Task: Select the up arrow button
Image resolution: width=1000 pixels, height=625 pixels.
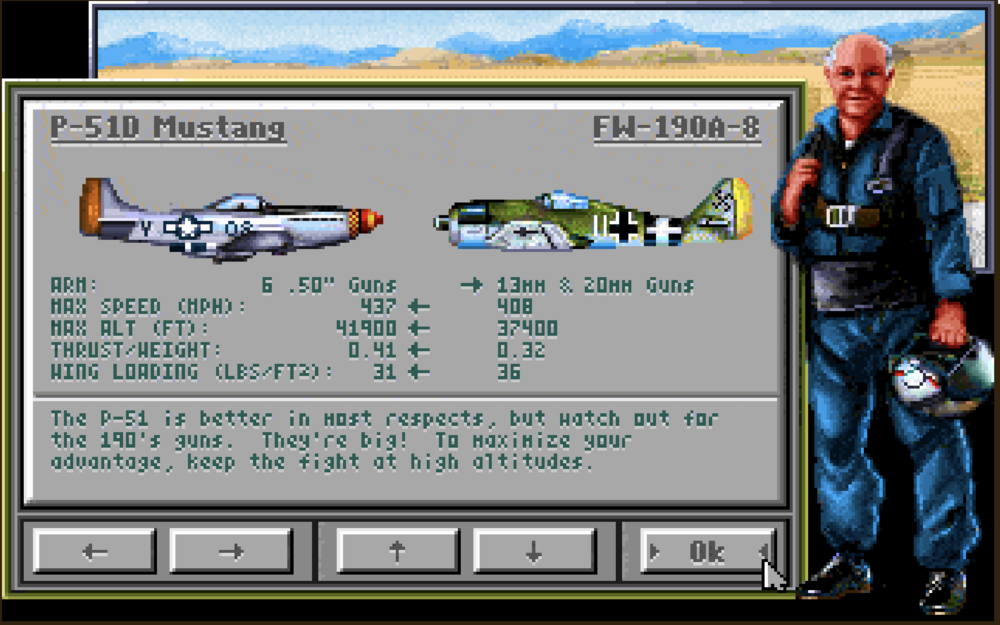Action: 398,551
